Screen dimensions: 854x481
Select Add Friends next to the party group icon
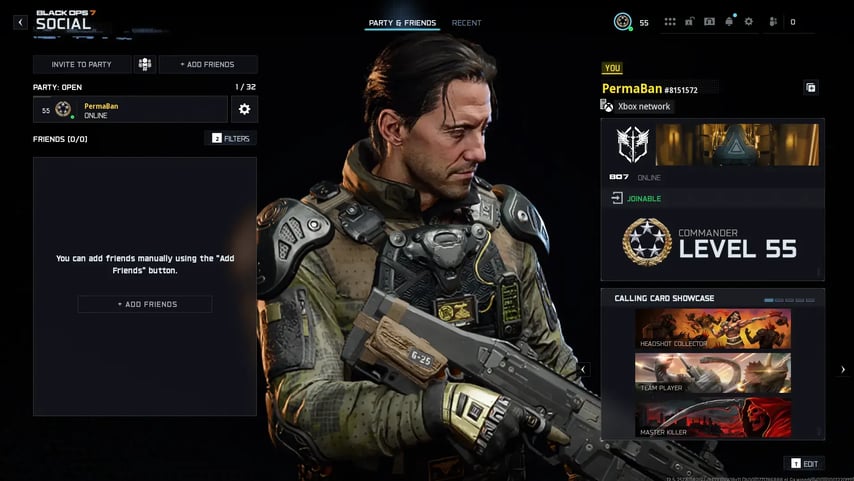[207, 64]
